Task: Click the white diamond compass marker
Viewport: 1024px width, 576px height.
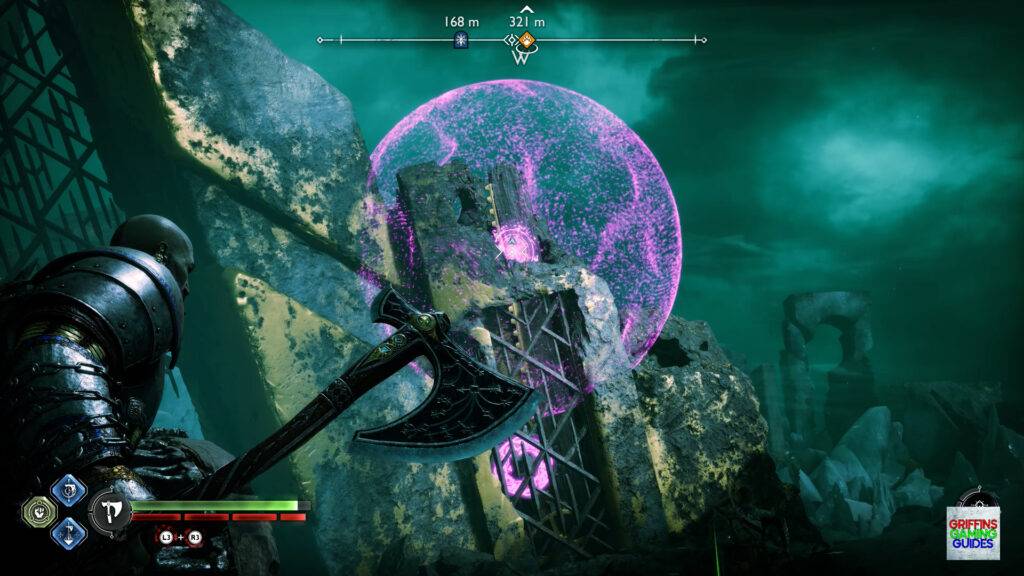Action: coord(511,40)
